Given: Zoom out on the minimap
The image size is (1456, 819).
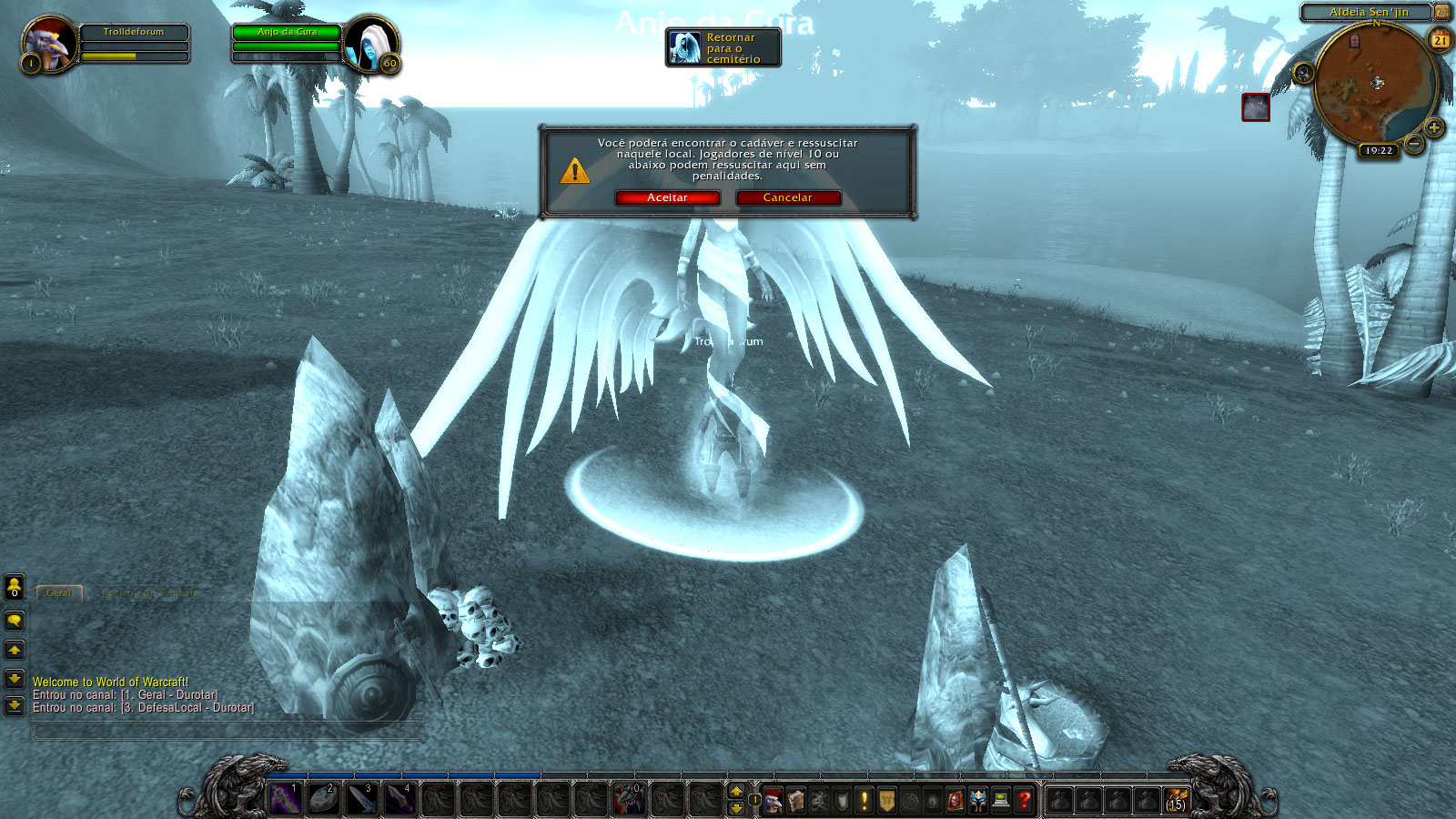Looking at the screenshot, I should click(1413, 143).
